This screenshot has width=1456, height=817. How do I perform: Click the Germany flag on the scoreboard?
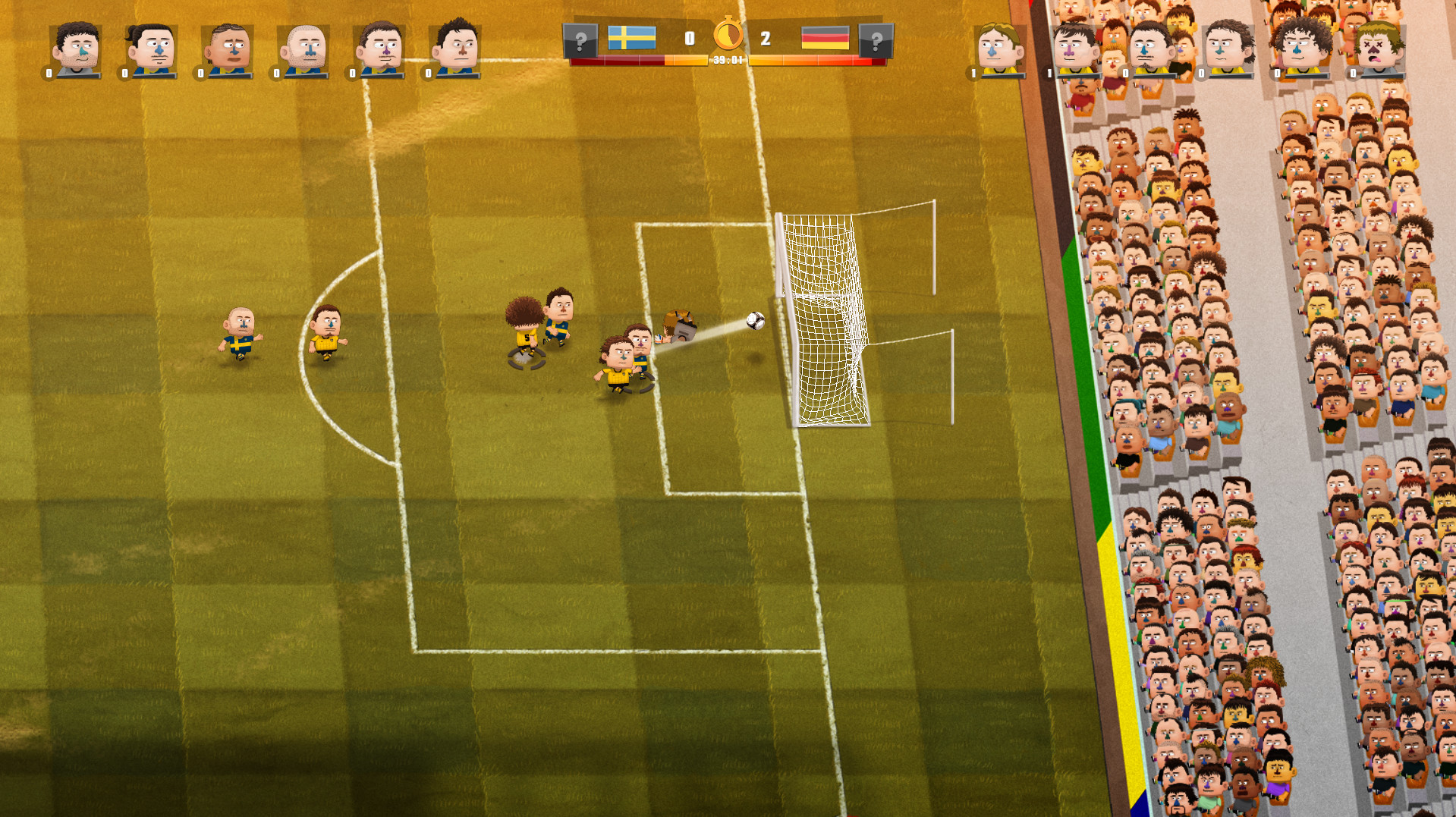[x=825, y=36]
